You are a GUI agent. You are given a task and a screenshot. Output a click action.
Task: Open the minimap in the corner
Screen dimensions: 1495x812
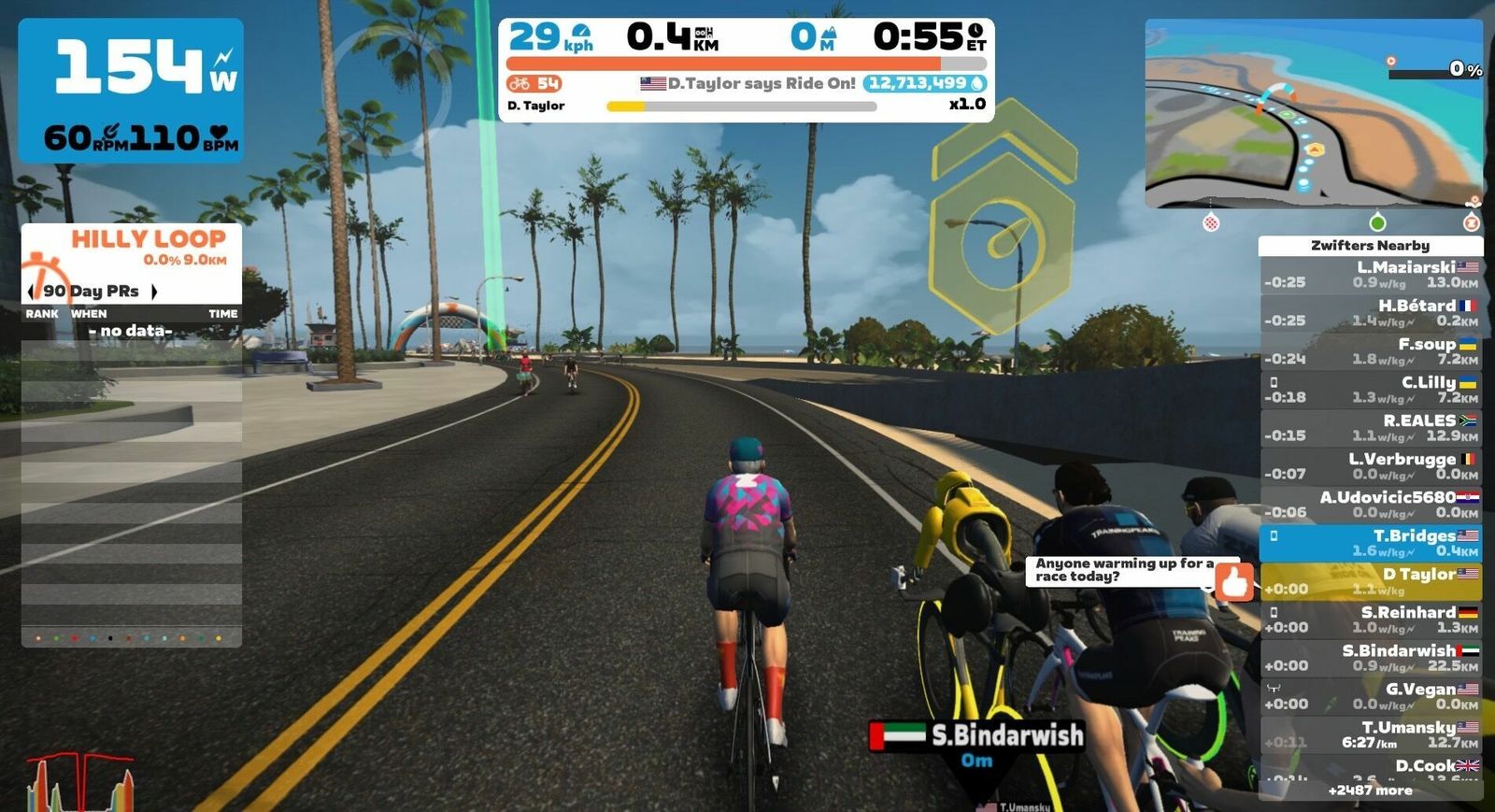(x=1313, y=112)
